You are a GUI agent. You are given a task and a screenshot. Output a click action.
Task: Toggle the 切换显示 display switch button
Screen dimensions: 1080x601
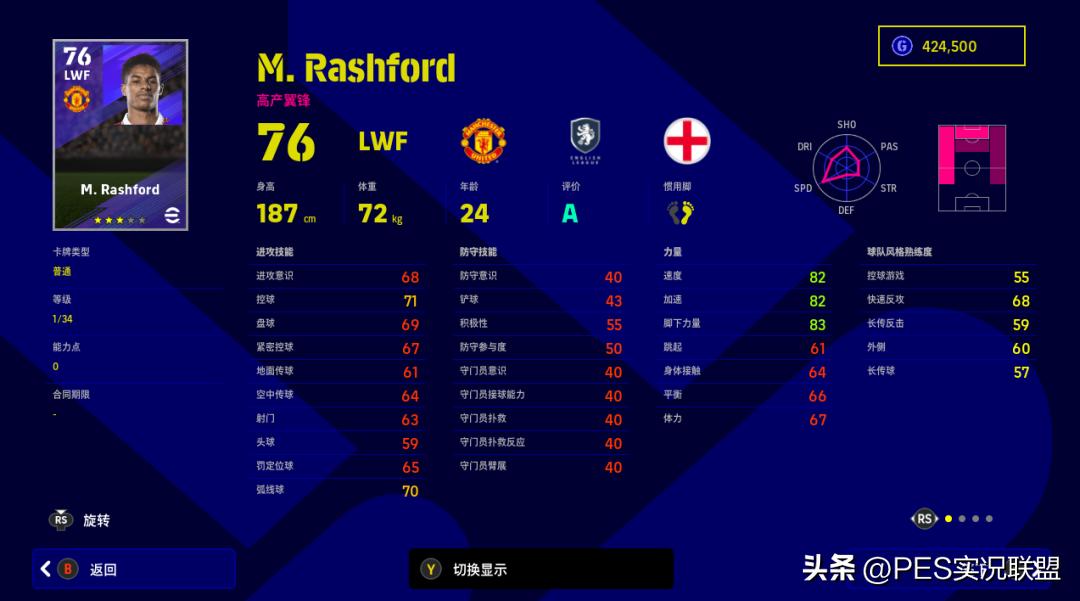coord(540,569)
